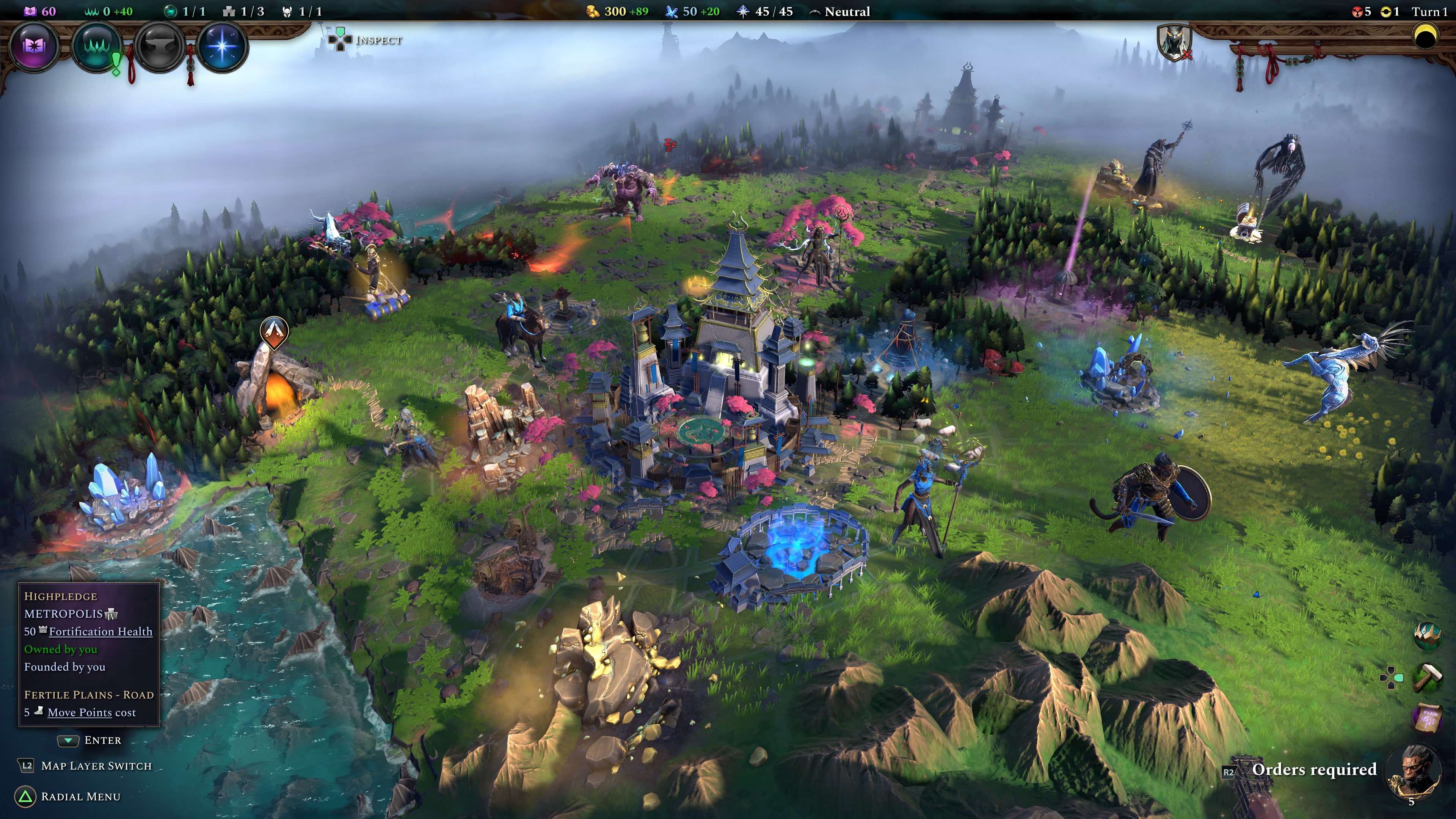Screen dimensions: 1456x819
Task: Select the crown icon in bottom-right toolbar
Action: coord(1428,637)
